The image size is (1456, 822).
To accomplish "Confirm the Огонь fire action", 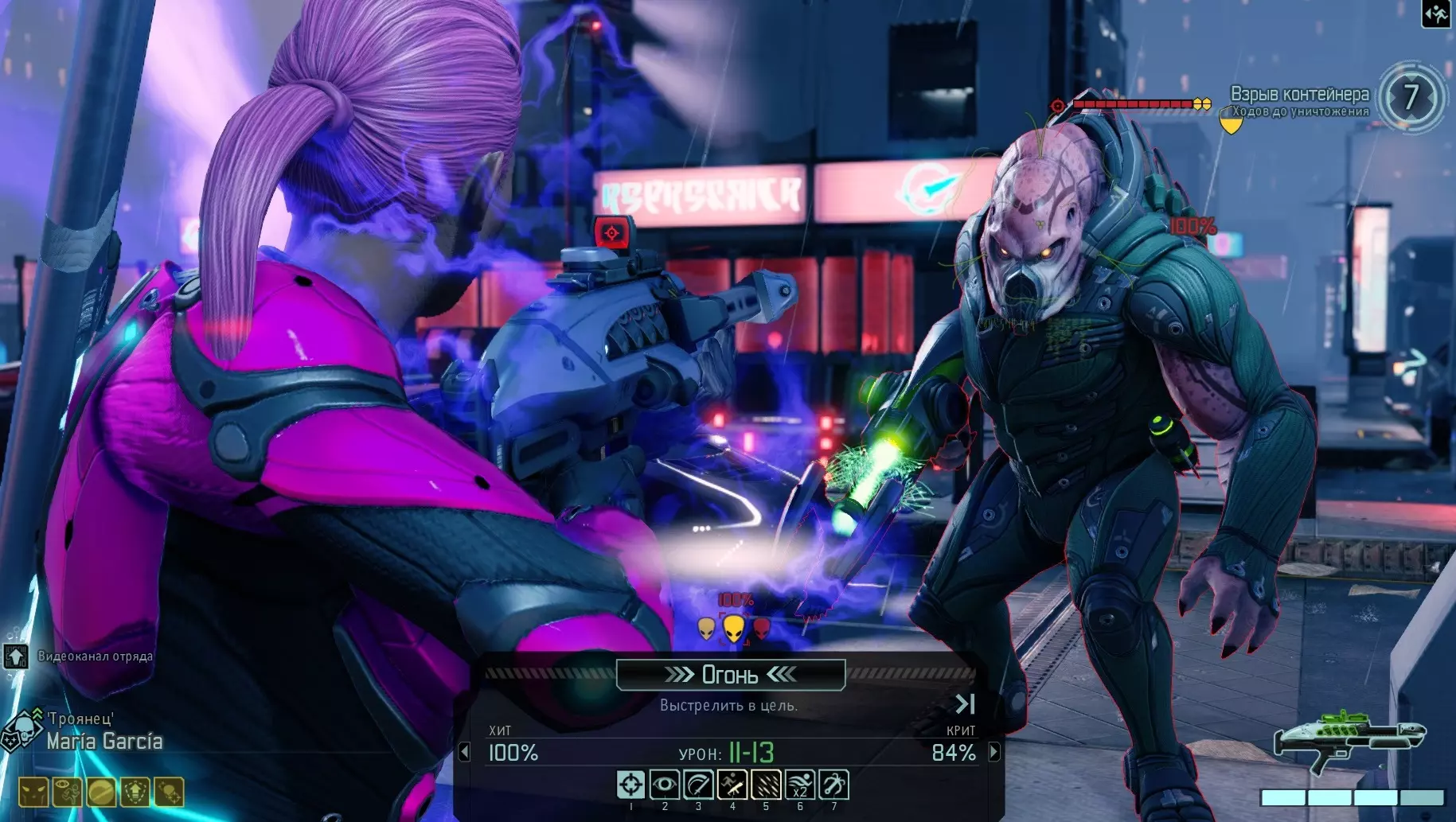I will [x=730, y=675].
